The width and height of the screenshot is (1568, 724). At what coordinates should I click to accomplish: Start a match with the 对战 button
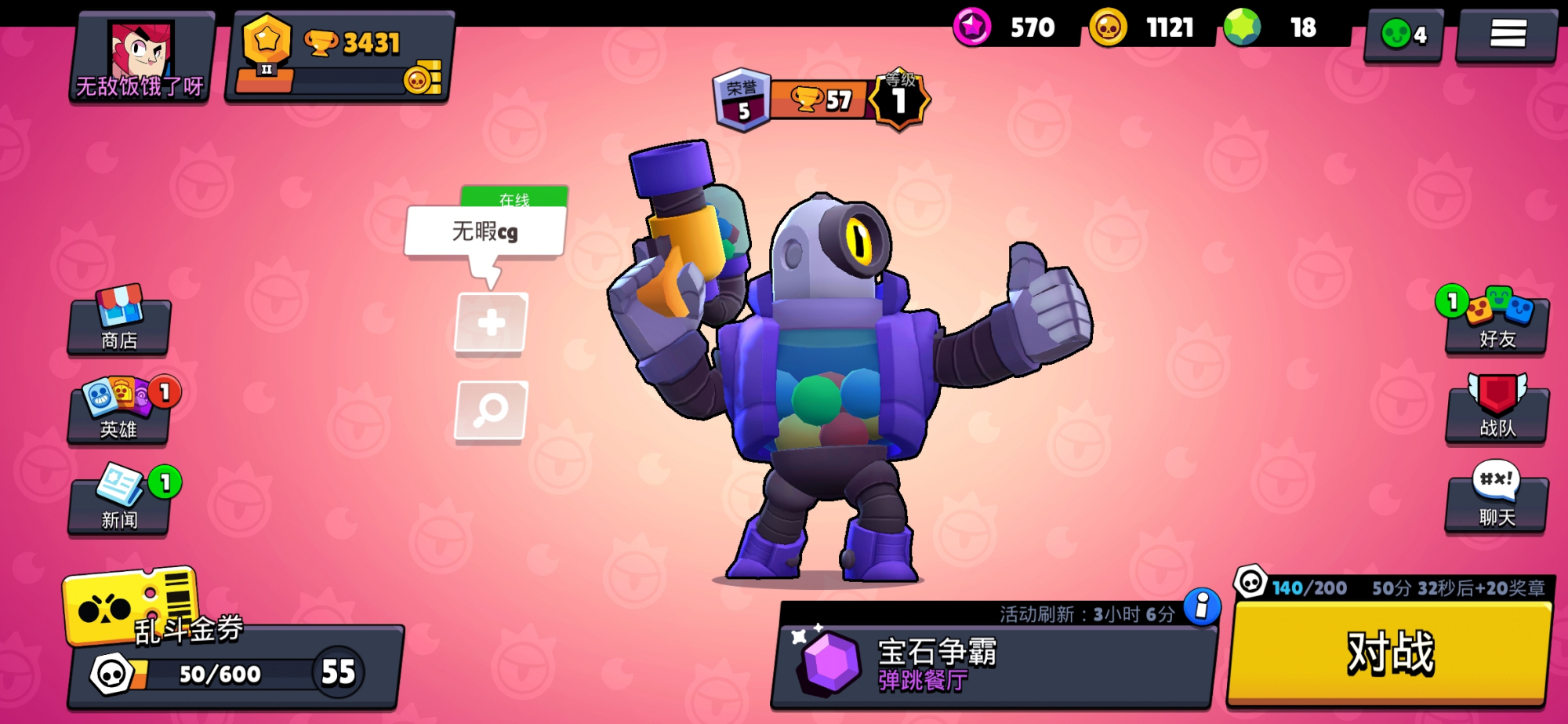tap(1389, 653)
